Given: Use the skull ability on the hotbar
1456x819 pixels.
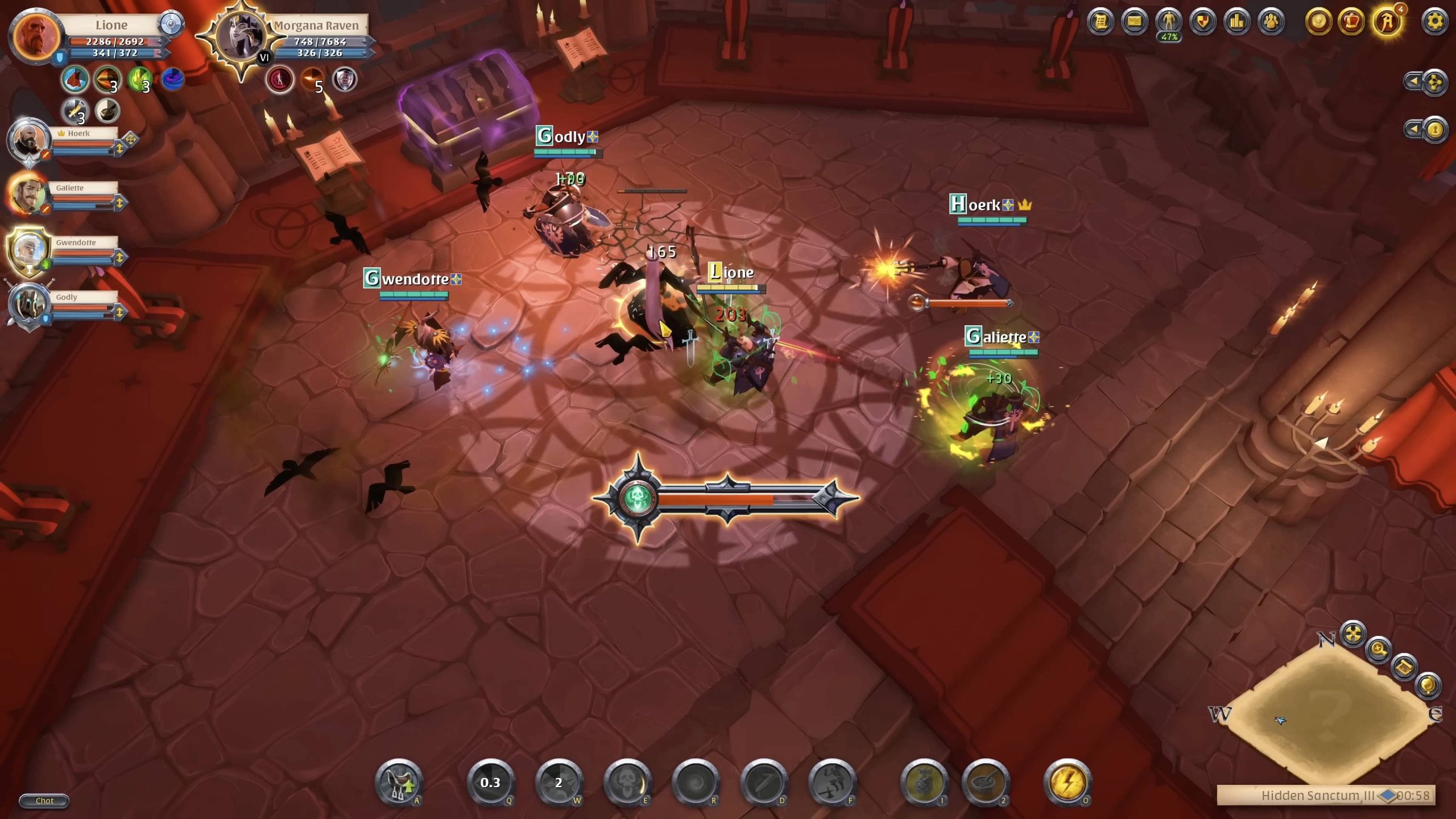Looking at the screenshot, I should [x=627, y=783].
